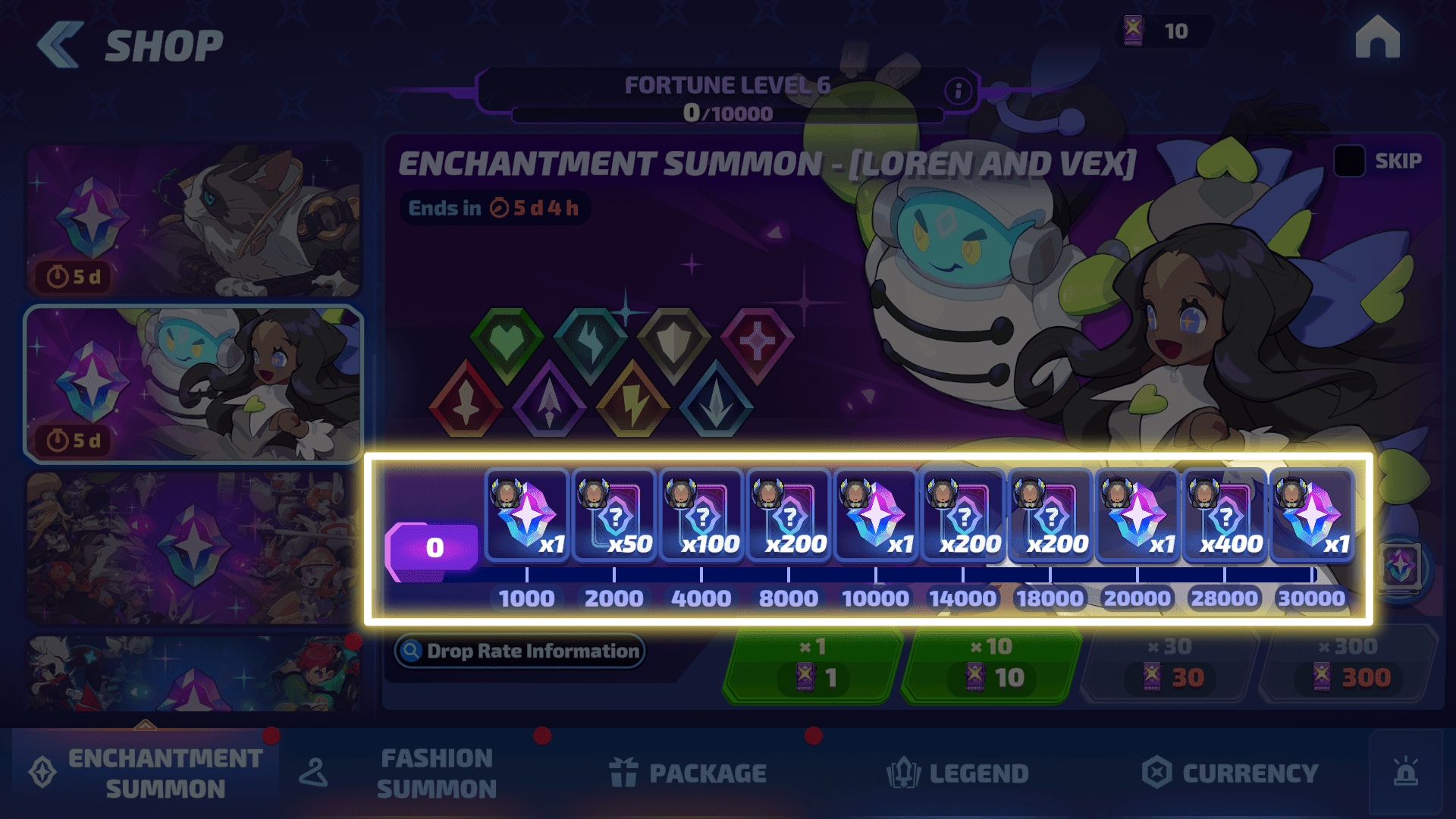Screen dimensions: 1456x819
Task: Show Fortune Level info
Action: (x=958, y=91)
